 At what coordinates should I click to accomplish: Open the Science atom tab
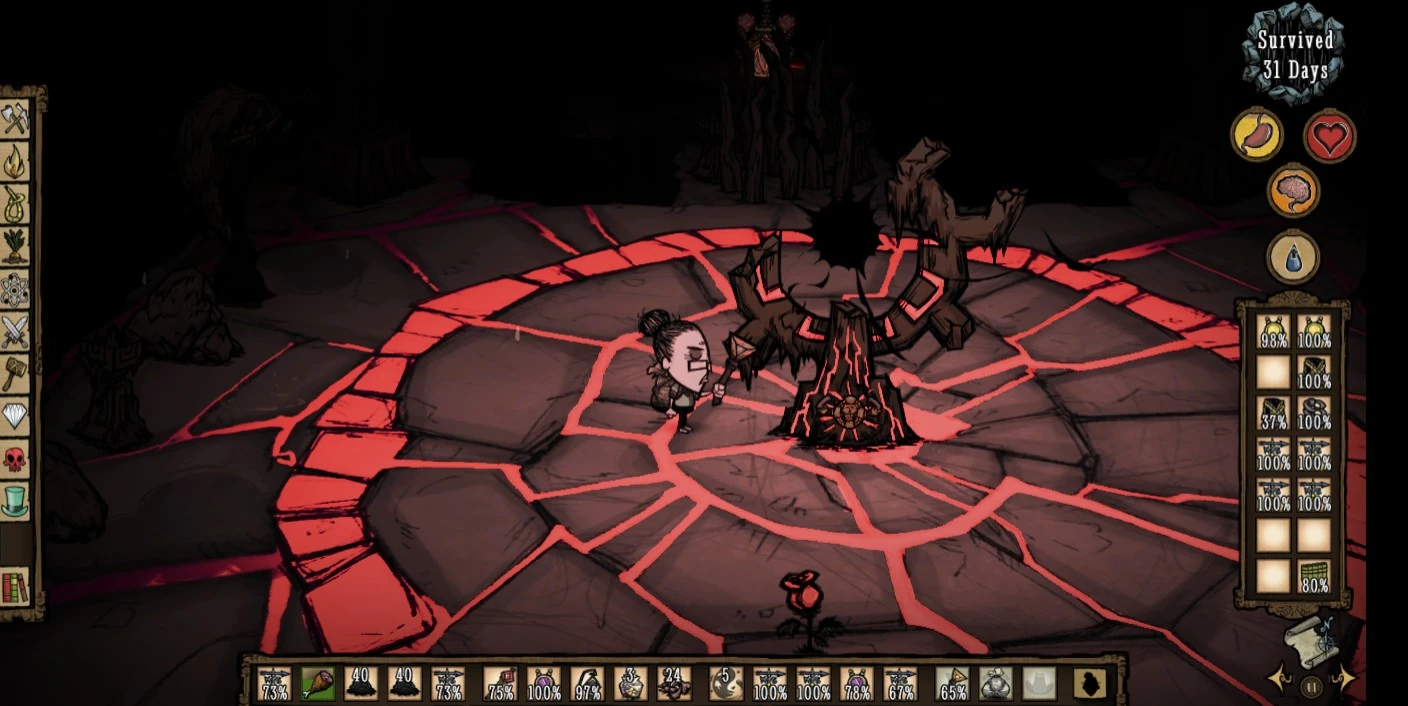[15, 290]
